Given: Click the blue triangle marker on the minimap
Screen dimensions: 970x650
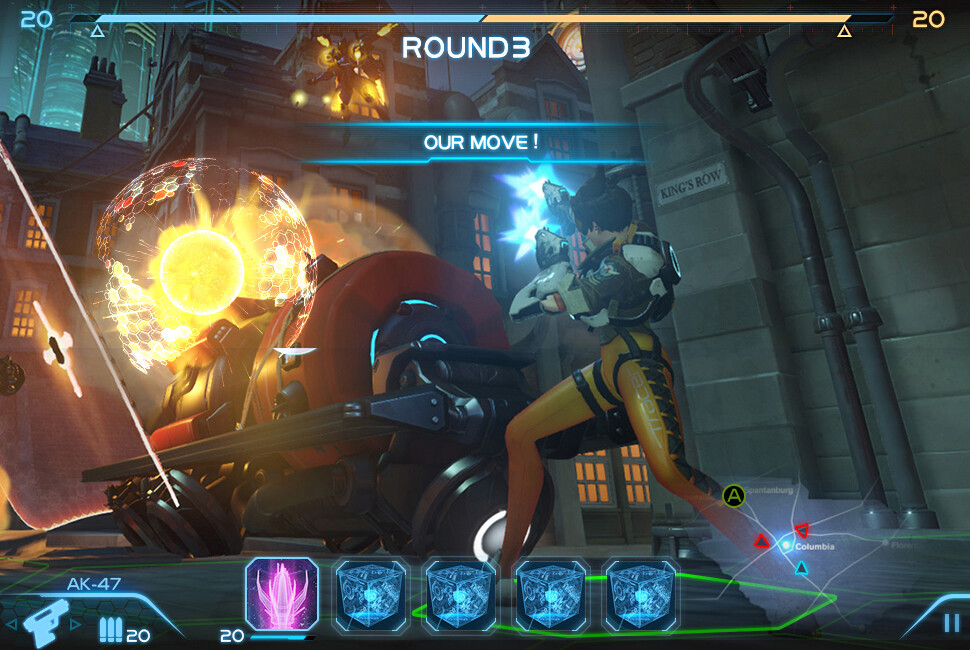Looking at the screenshot, I should (x=801, y=569).
